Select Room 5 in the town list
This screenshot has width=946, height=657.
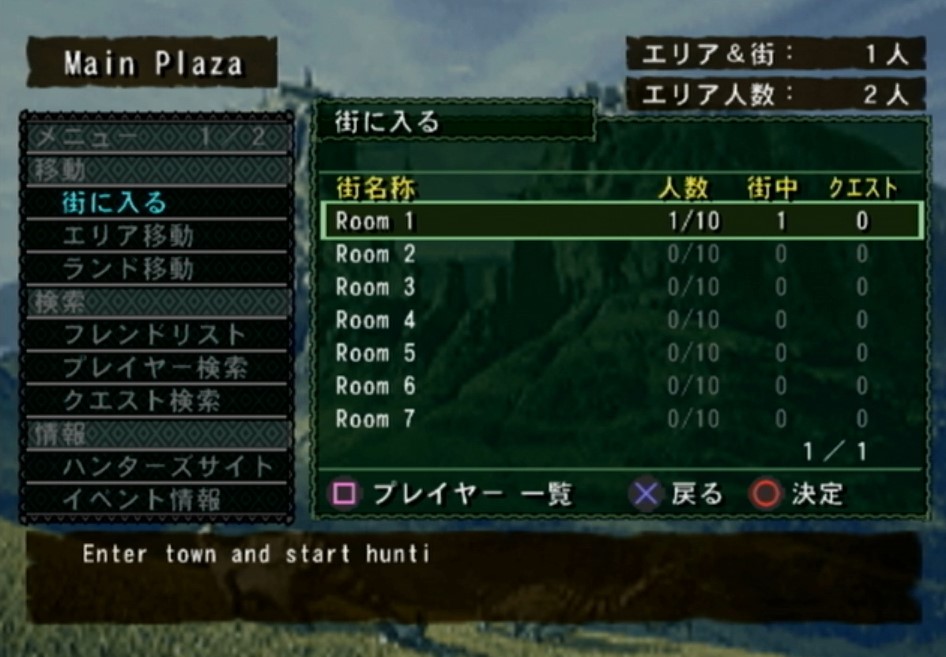click(620, 353)
